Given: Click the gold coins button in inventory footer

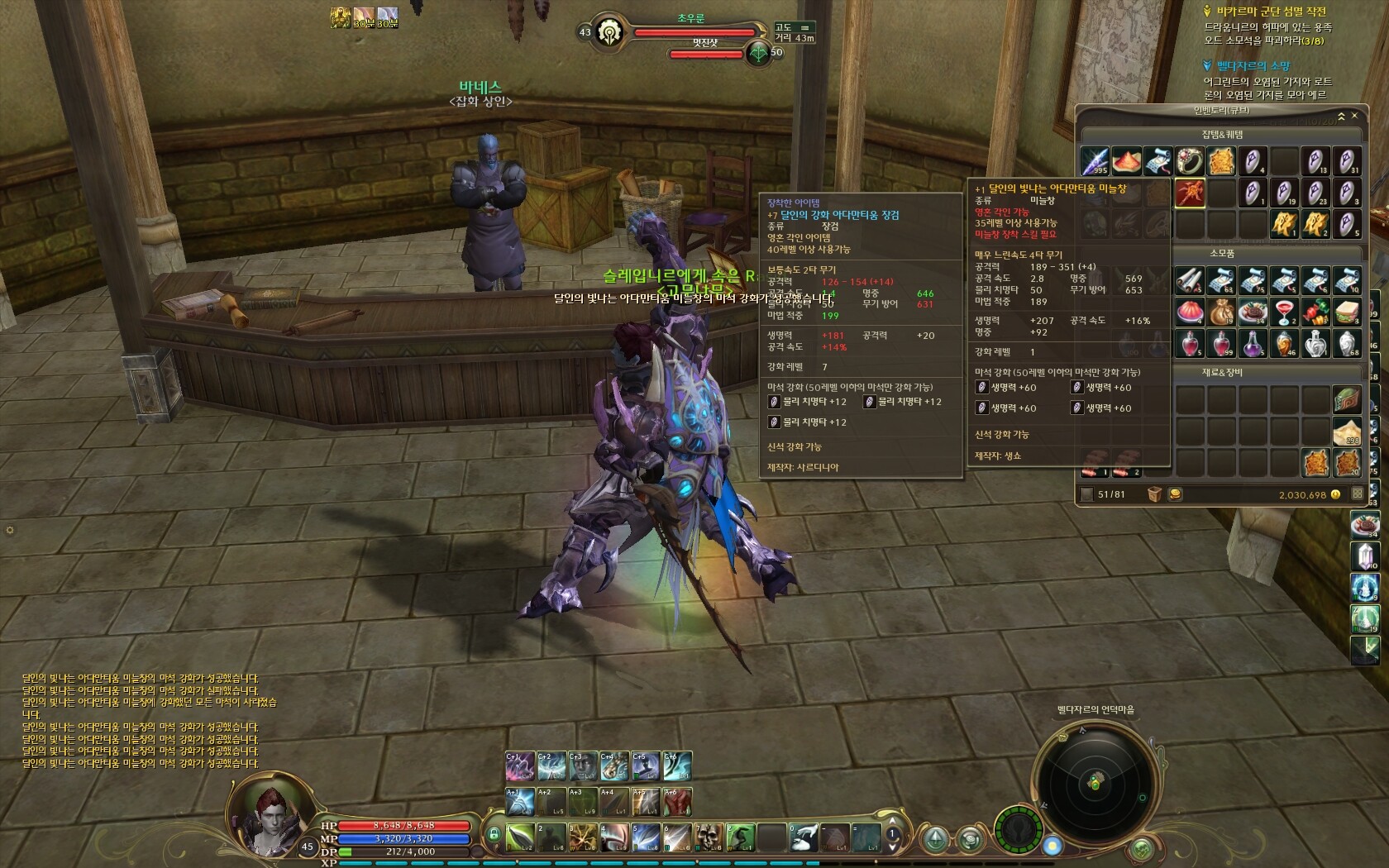Looking at the screenshot, I should coord(1175,494).
